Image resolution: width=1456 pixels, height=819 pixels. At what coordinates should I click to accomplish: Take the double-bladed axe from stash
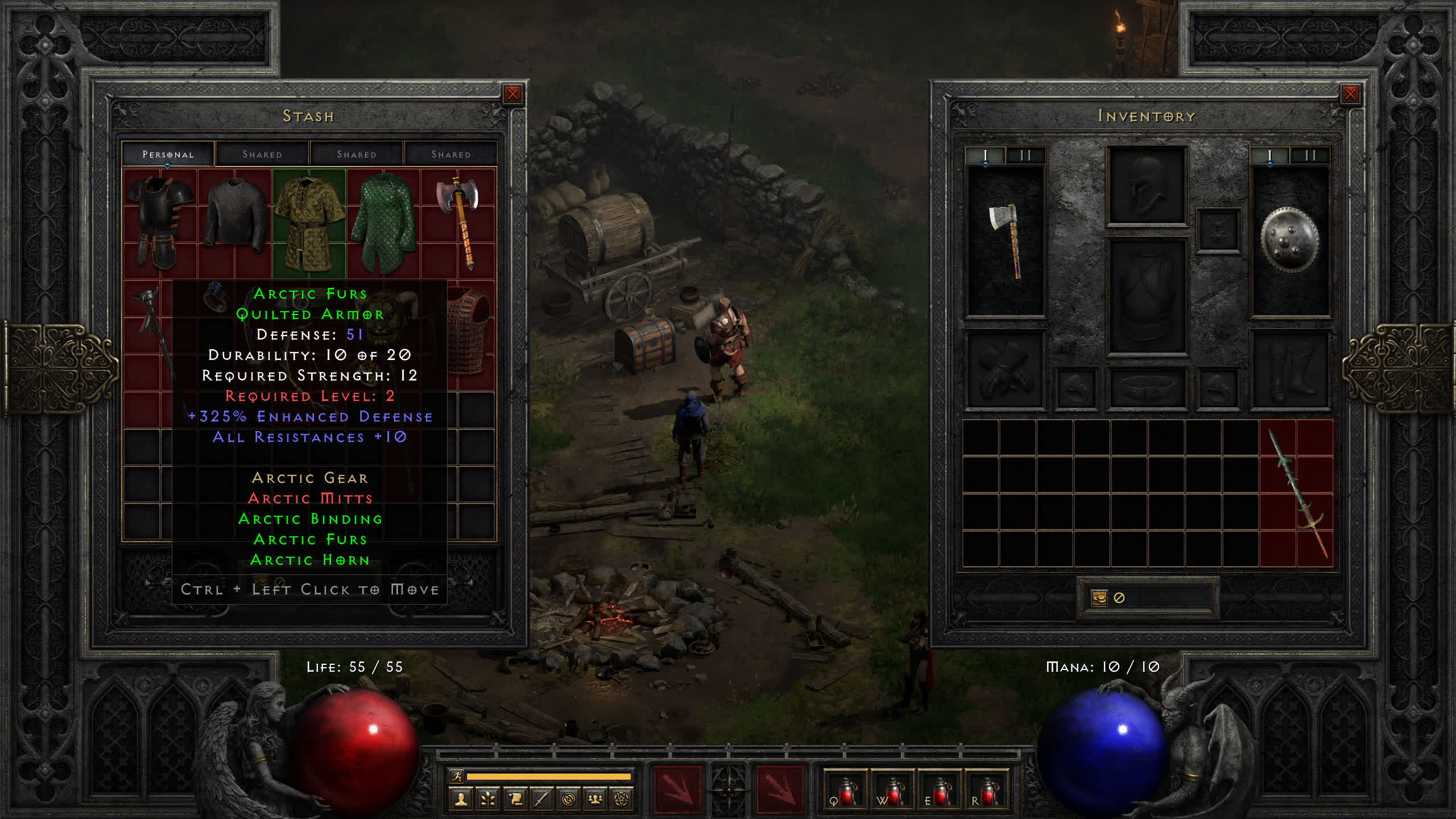(460, 222)
